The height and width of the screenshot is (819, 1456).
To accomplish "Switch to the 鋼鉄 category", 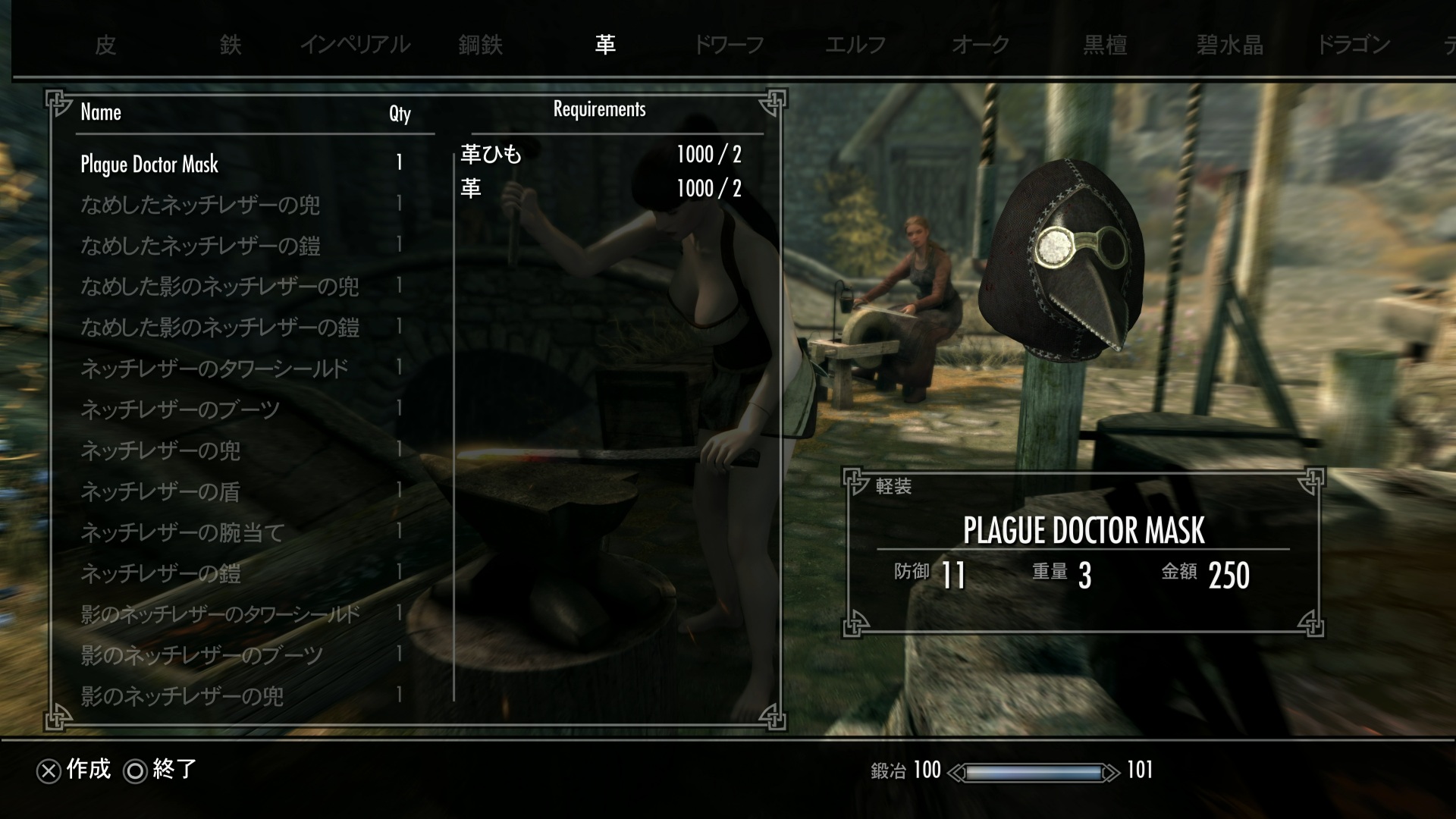I will (480, 45).
